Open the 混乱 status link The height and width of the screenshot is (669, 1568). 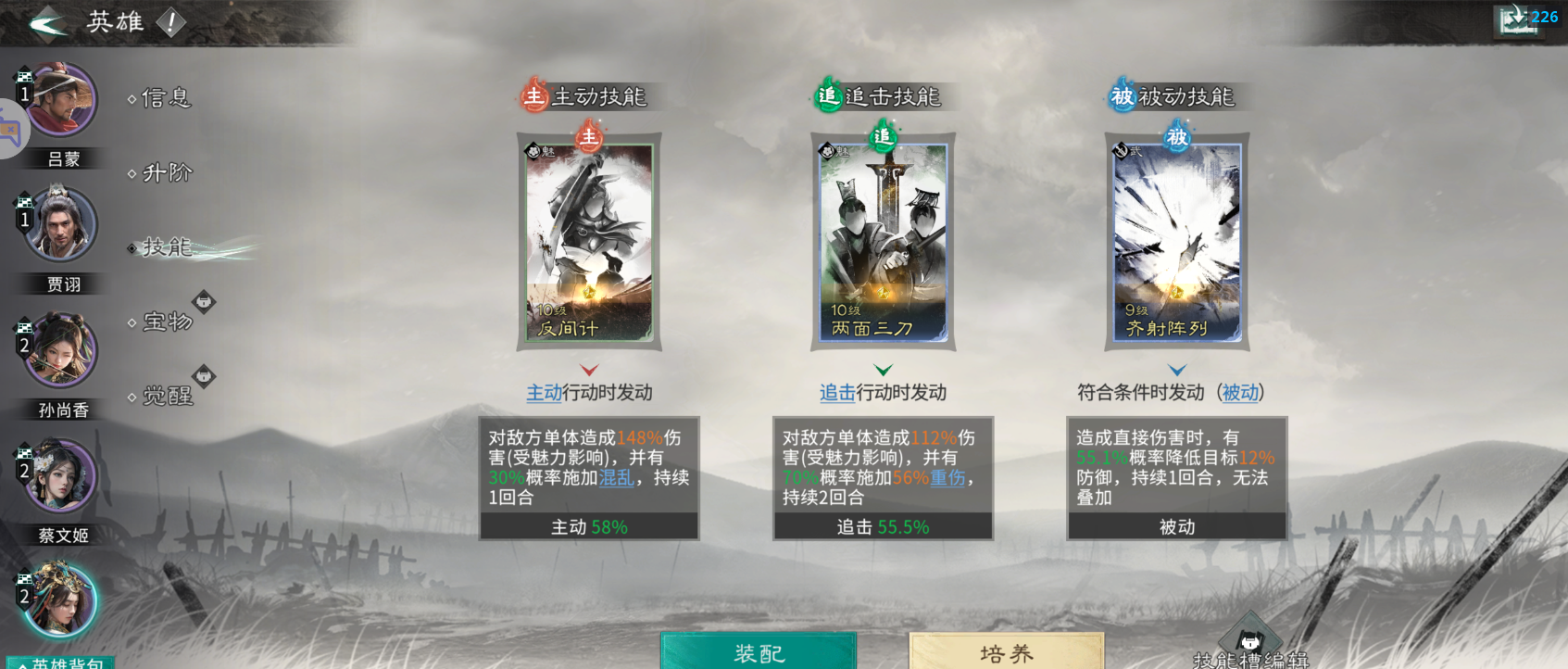(x=617, y=476)
